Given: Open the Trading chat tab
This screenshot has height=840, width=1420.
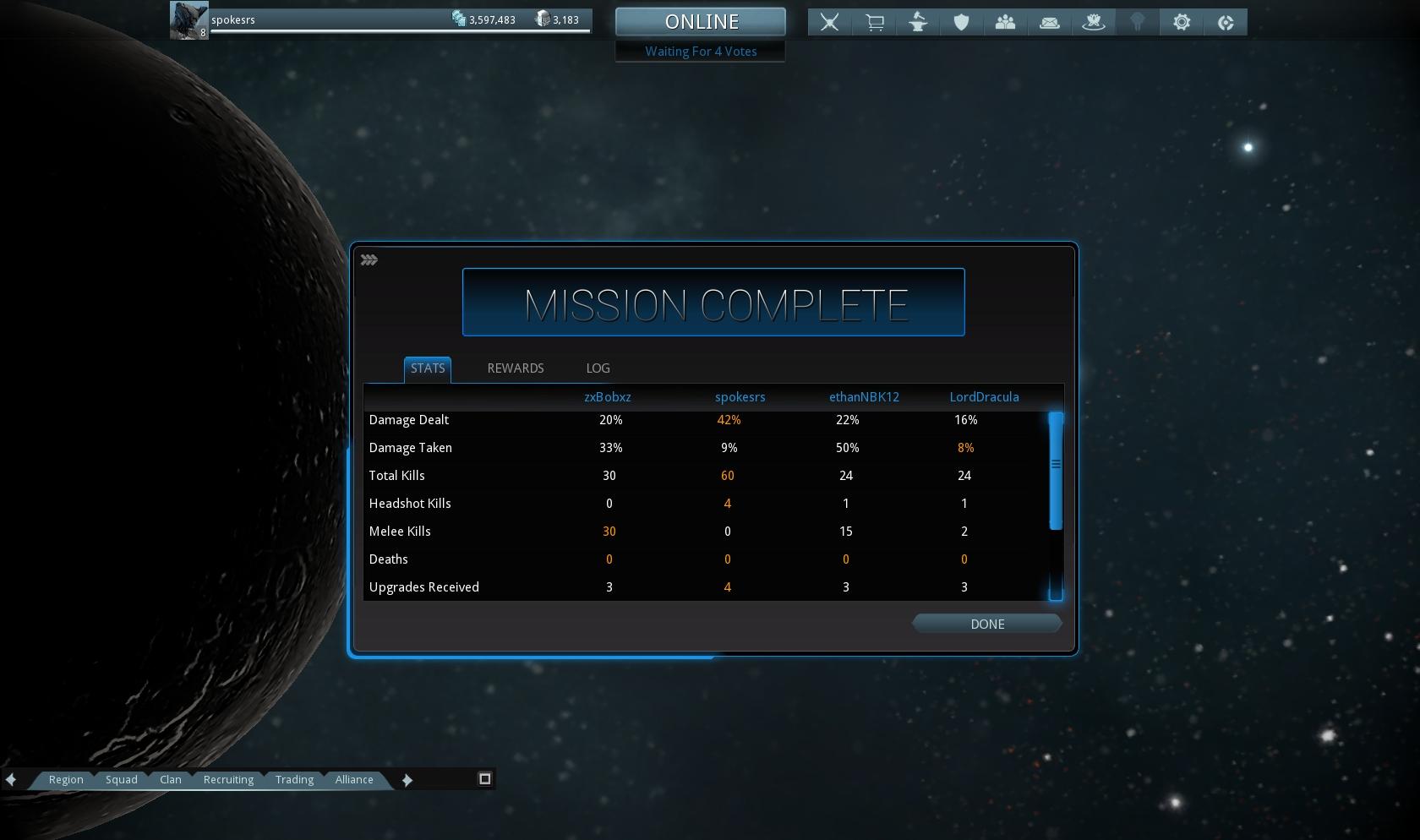Looking at the screenshot, I should [x=294, y=779].
